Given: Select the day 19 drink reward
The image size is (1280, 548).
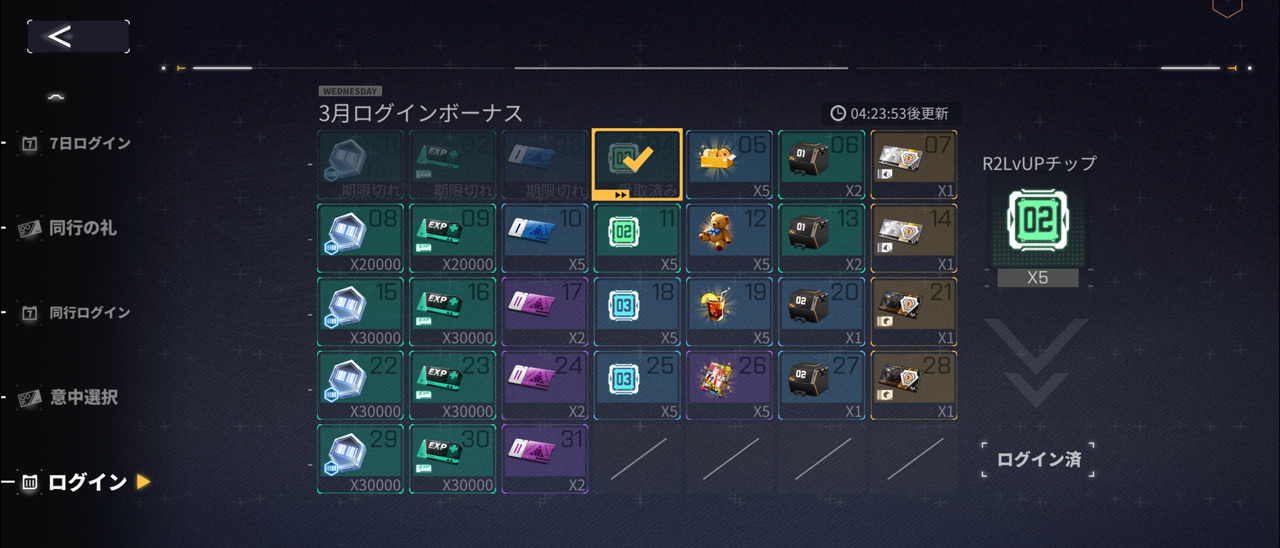Looking at the screenshot, I should click(x=729, y=312).
